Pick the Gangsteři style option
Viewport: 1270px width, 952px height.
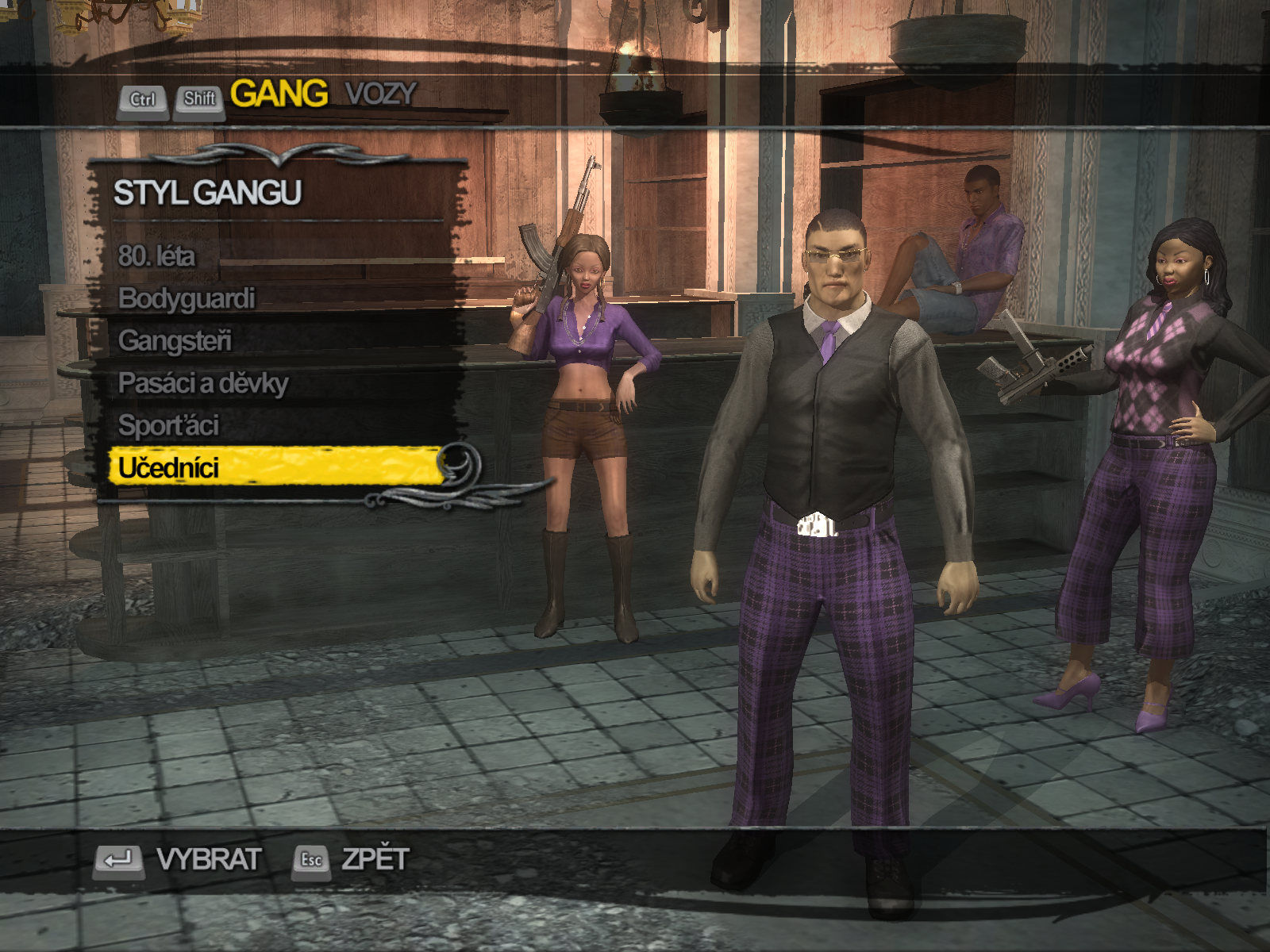pos(175,341)
